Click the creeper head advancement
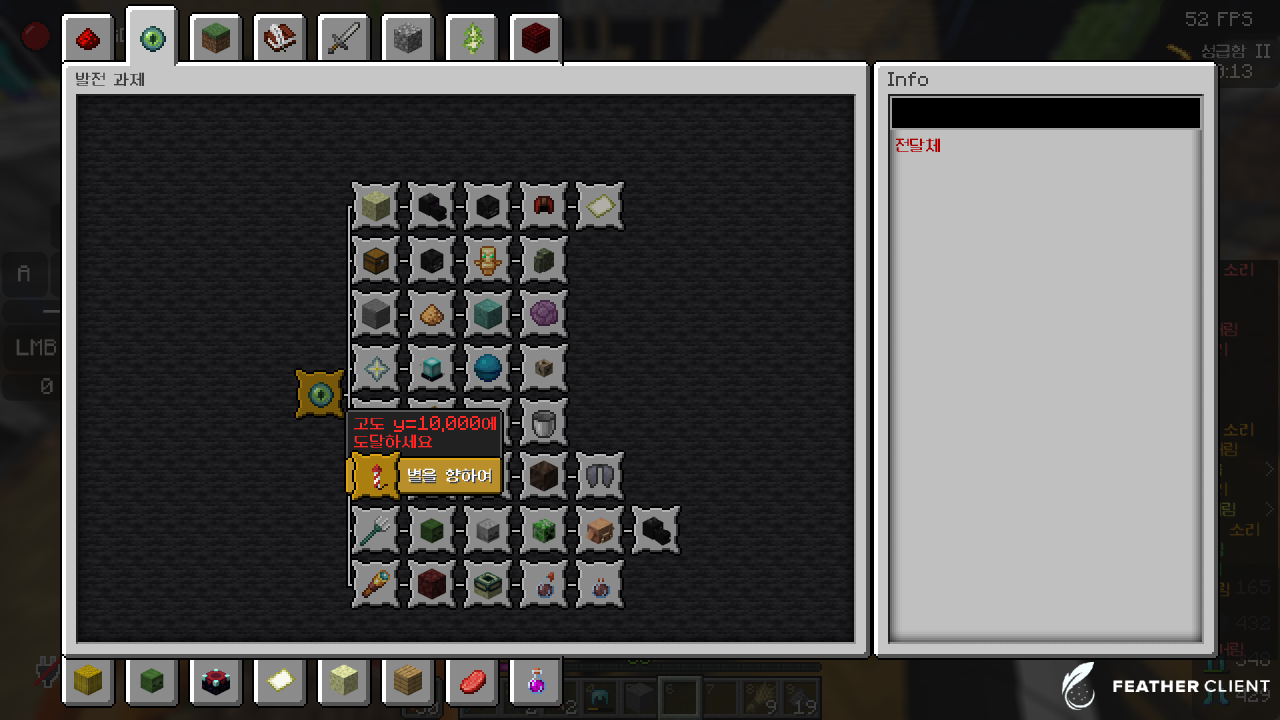Image resolution: width=1280 pixels, height=720 pixels. pyautogui.click(x=544, y=530)
